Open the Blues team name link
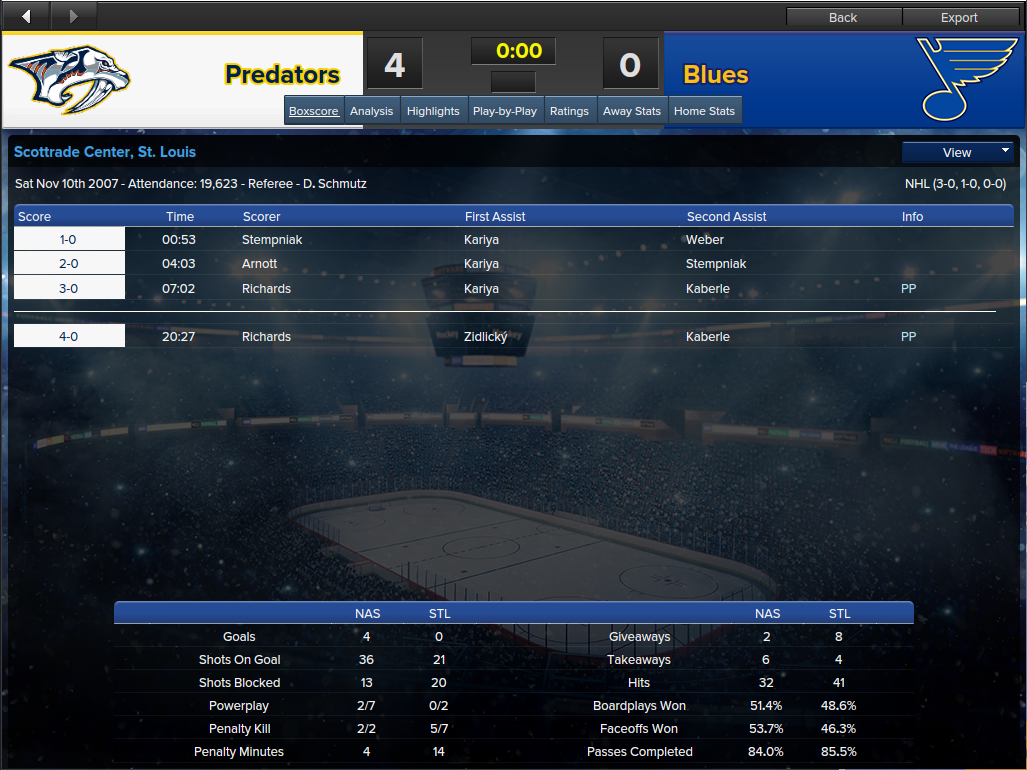 (716, 75)
